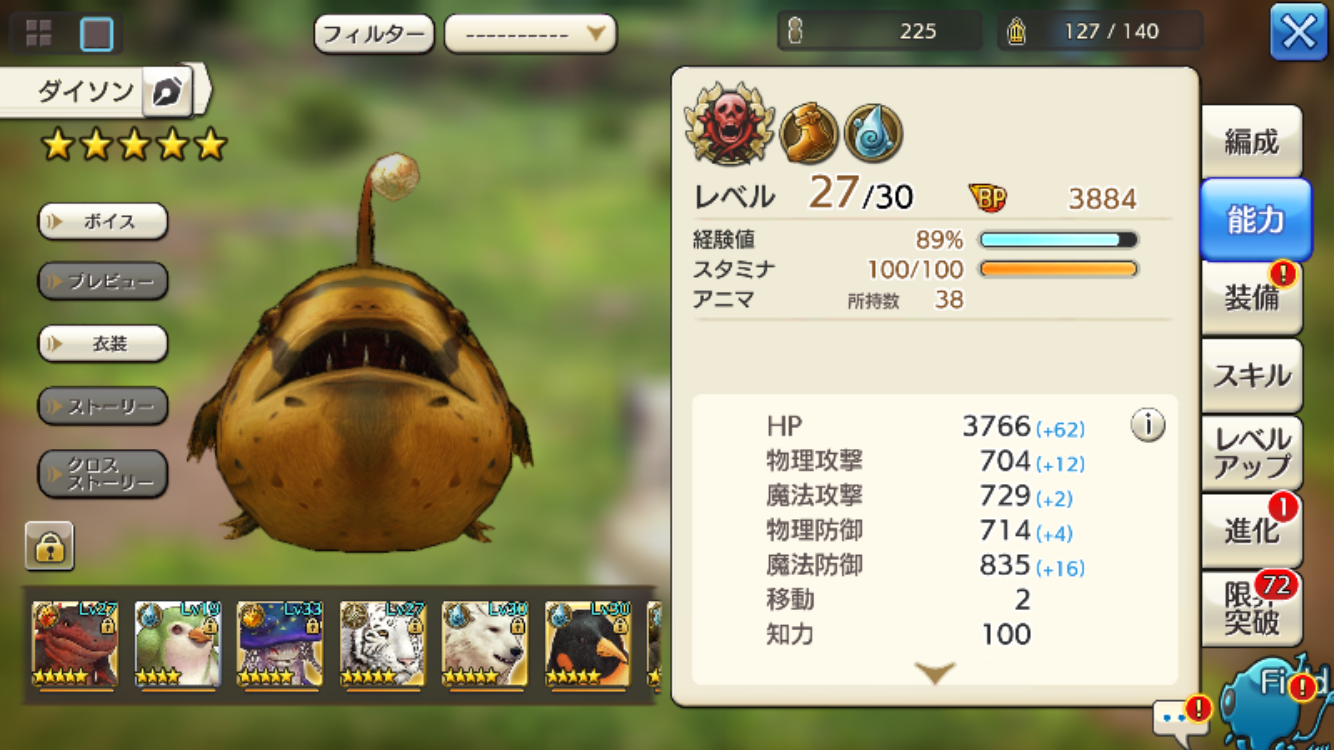
Task: Select the white tiger unit thumbnail
Action: tap(381, 644)
